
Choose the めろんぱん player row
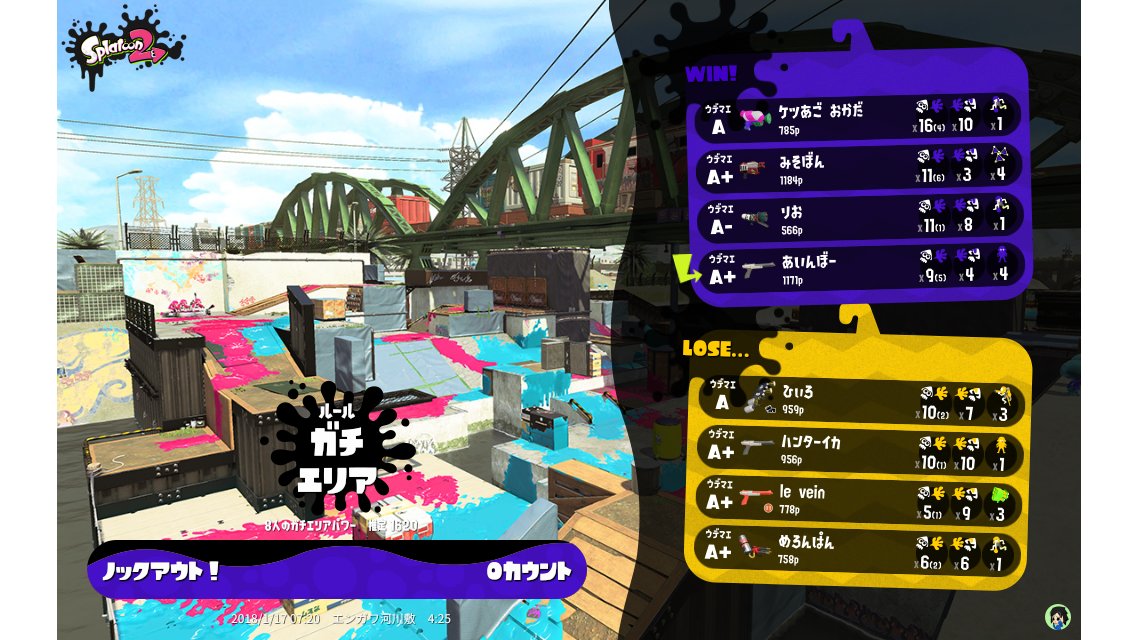click(860, 550)
